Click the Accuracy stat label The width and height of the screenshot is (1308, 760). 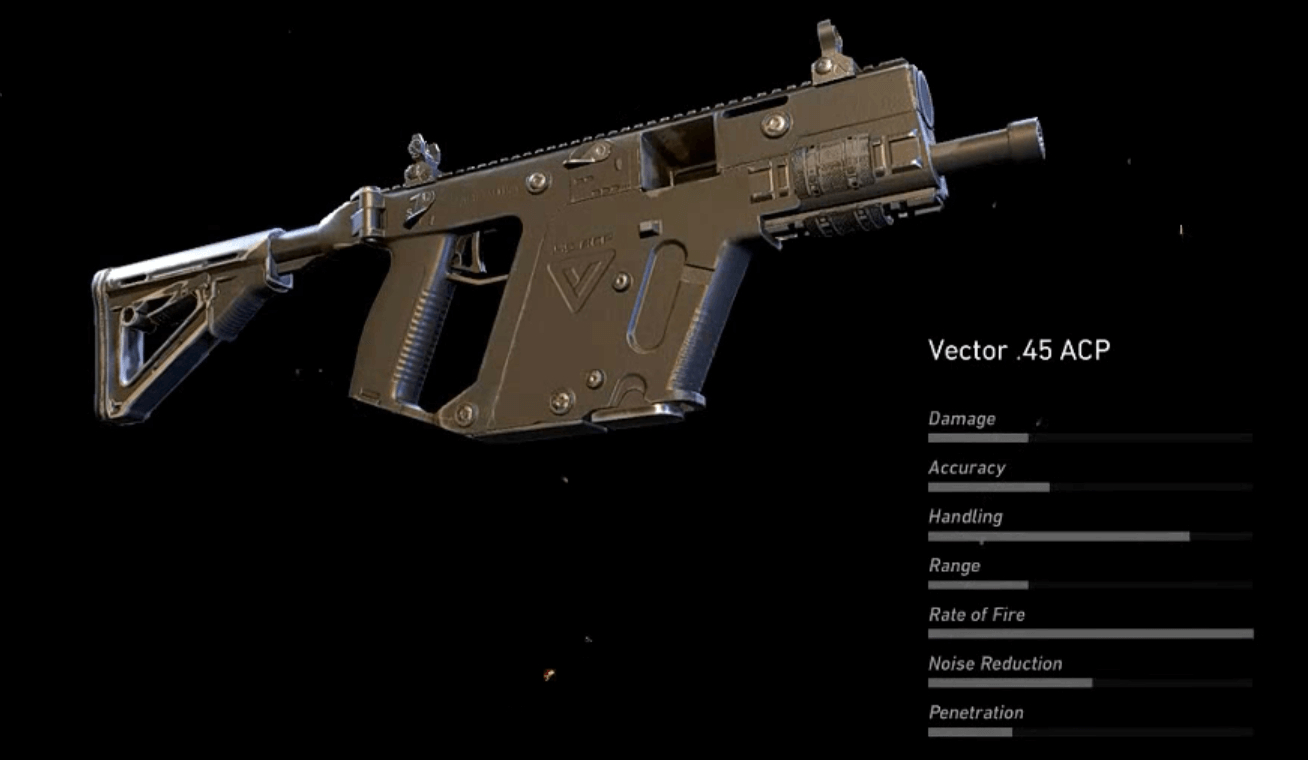968,467
